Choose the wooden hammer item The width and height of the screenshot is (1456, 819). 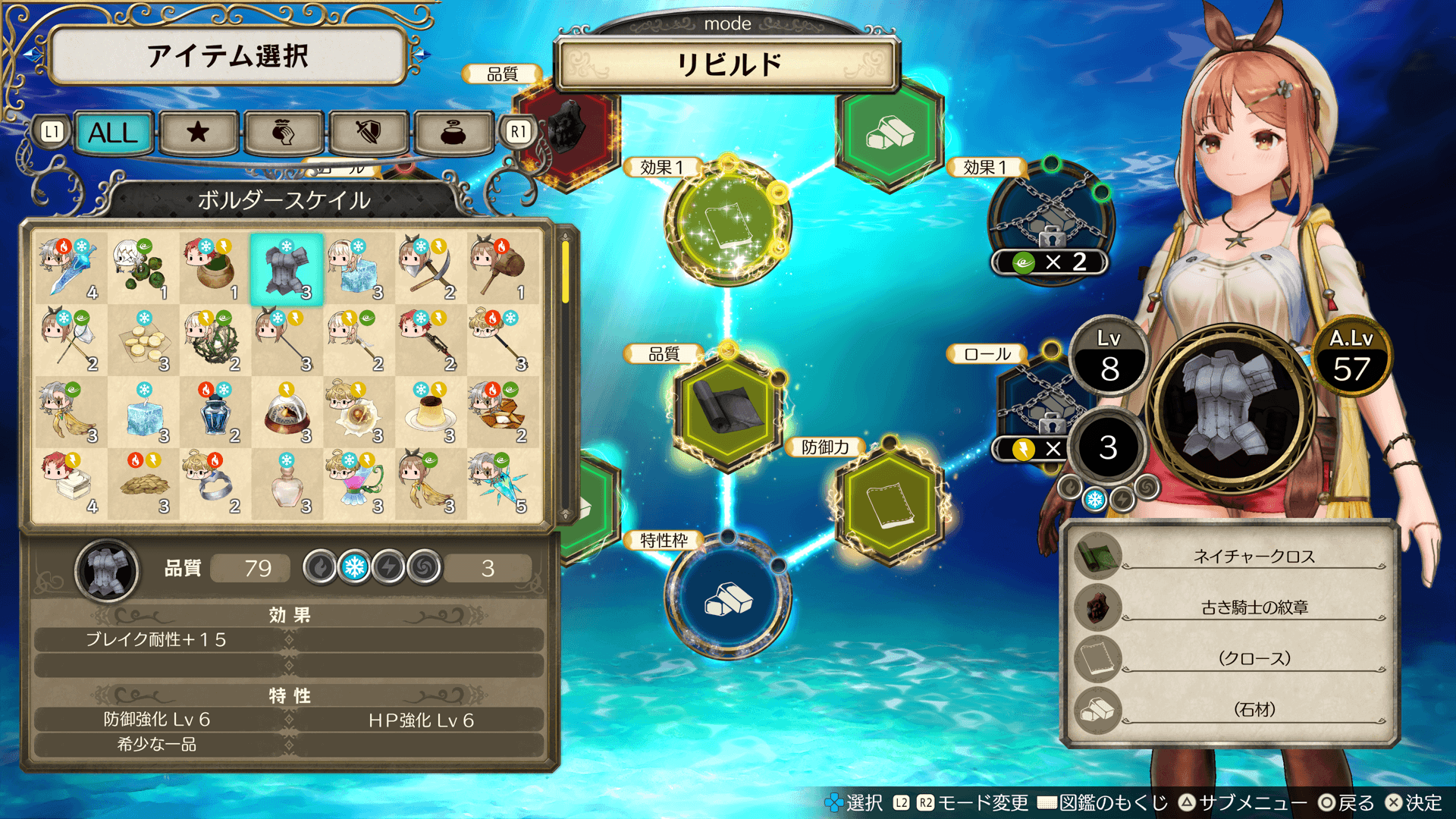[x=500, y=269]
